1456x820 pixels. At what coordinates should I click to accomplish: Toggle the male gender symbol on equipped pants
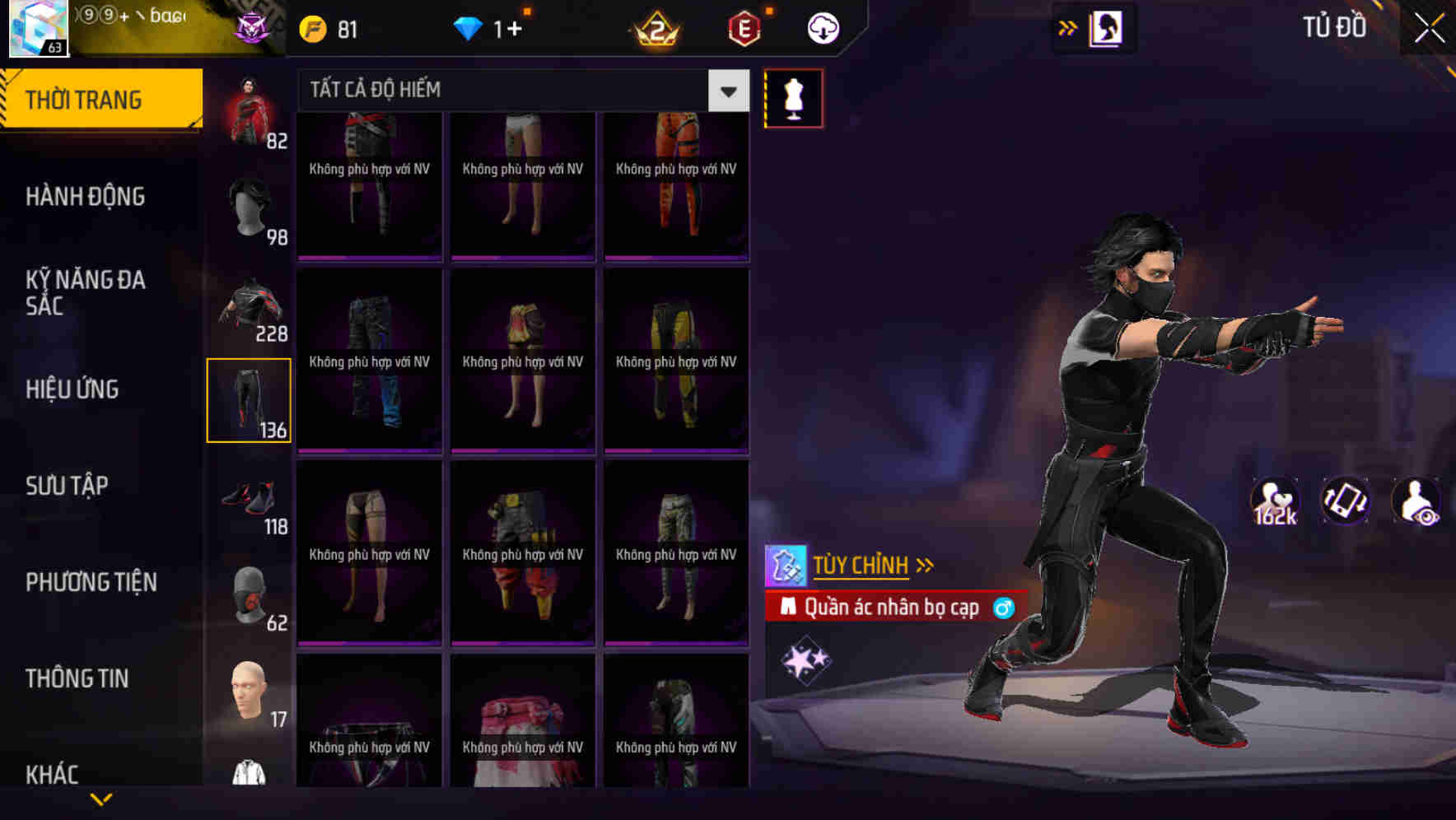tap(1004, 608)
